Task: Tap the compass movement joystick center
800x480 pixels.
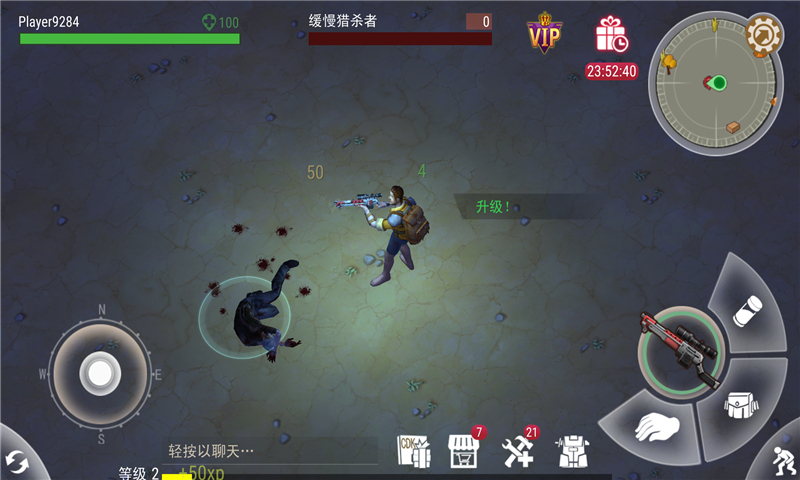Action: [x=100, y=373]
